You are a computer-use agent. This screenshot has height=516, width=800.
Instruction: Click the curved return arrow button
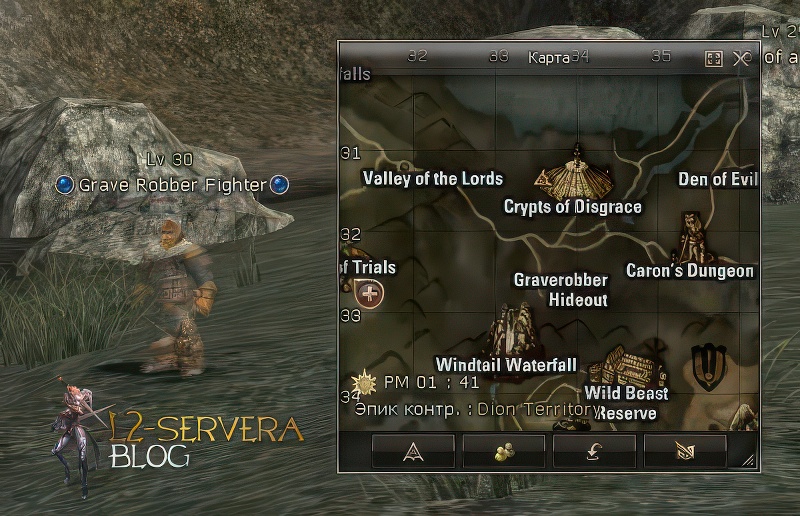tap(594, 451)
